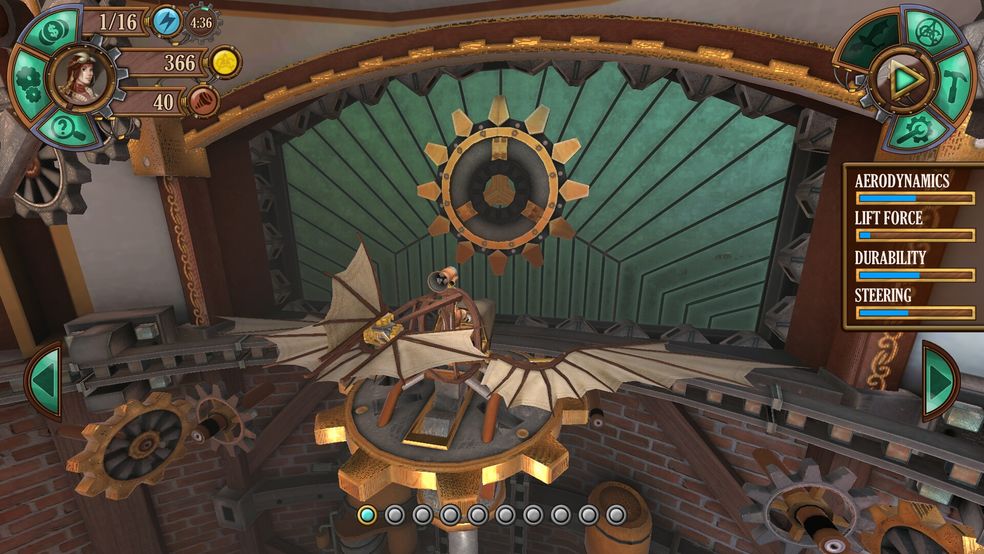This screenshot has width=984, height=554.
Task: Open the wrench and gear upgrade segment
Action: 917,128
